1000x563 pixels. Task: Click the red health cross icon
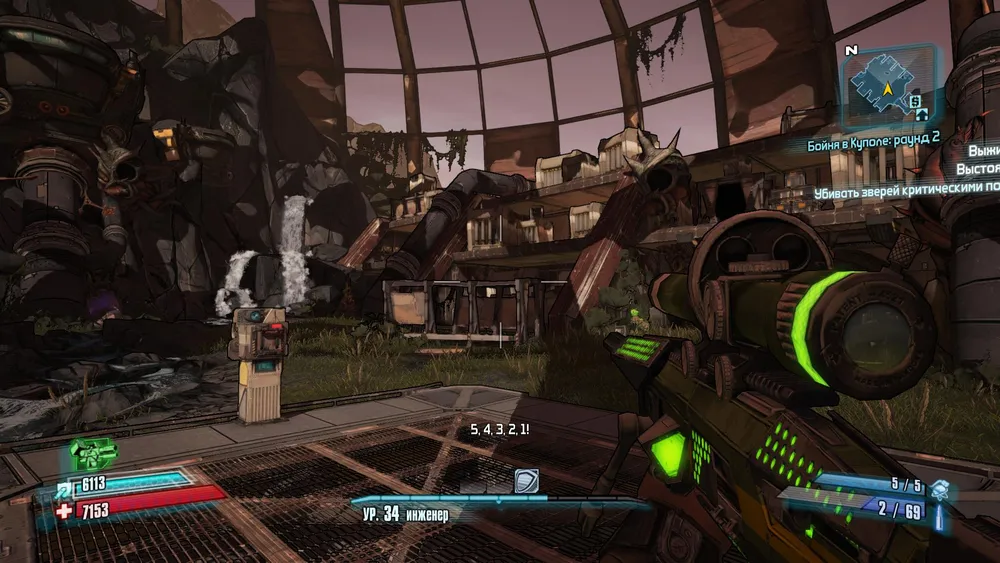(63, 511)
